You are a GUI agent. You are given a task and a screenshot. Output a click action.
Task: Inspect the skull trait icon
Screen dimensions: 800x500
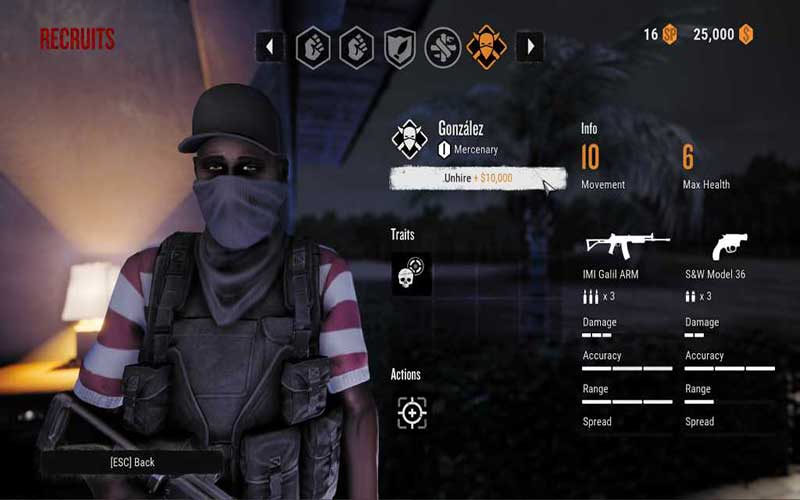[x=411, y=274]
